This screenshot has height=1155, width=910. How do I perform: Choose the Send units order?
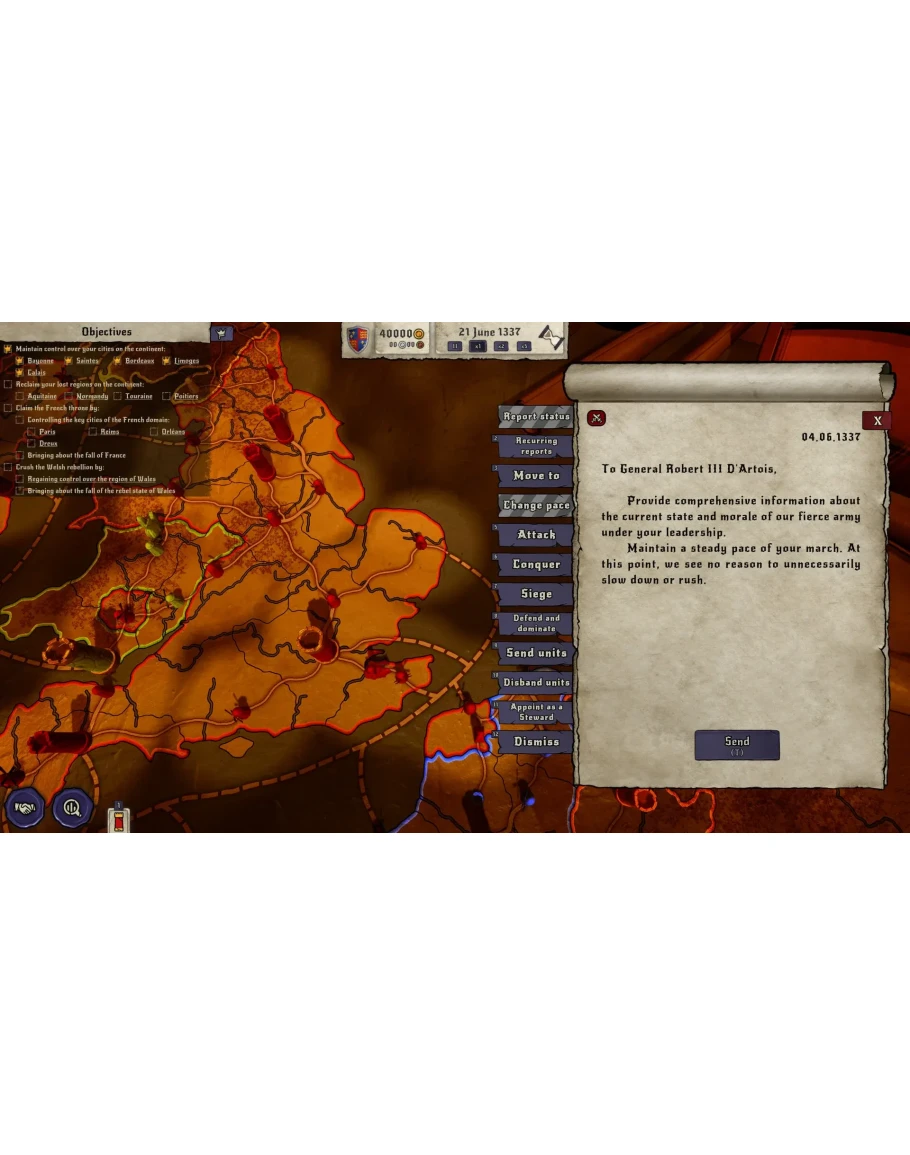[x=536, y=653]
